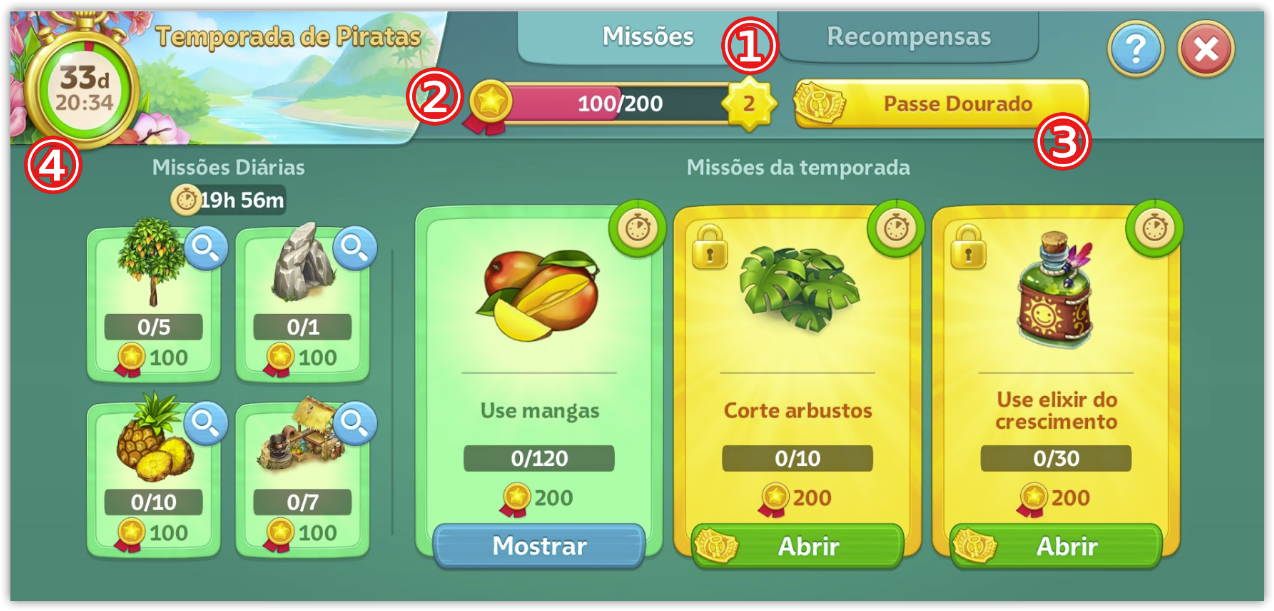The image size is (1274, 611).
Task: Inspect the fruit tree daily mission
Action: 206,250
